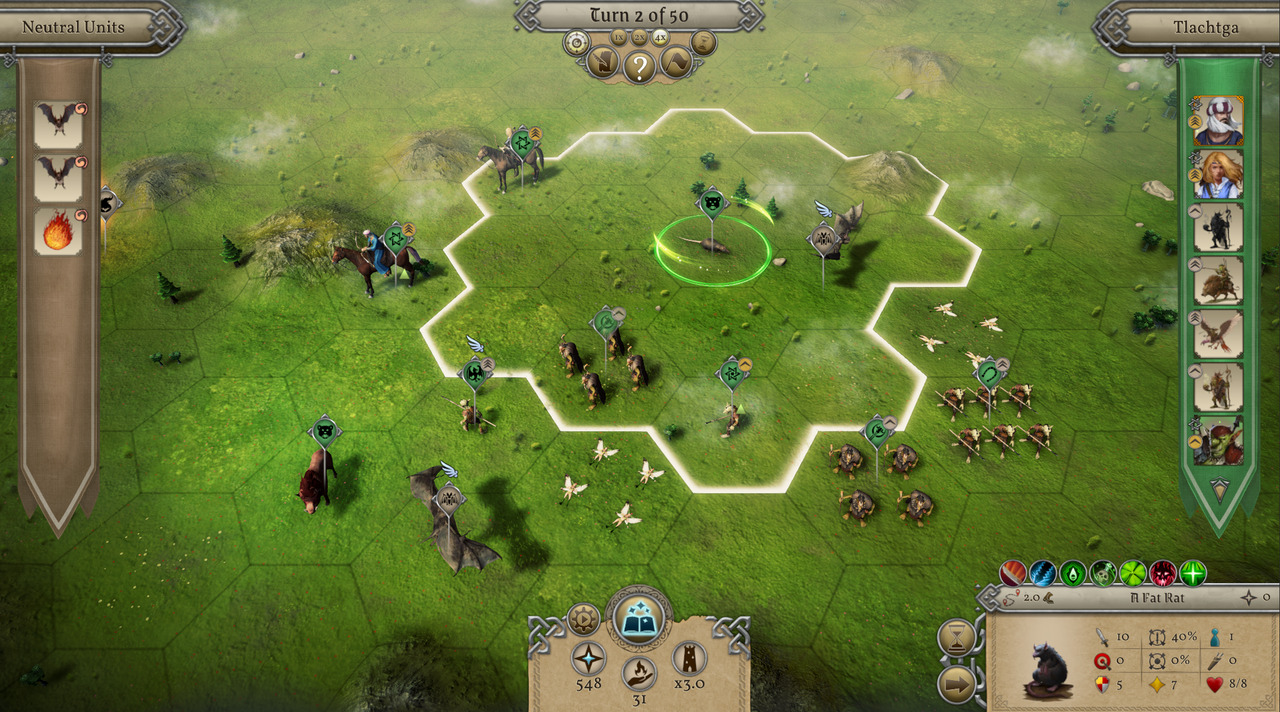Click the hourglass wait button beside unit panel
Image resolution: width=1280 pixels, height=712 pixels.
pyautogui.click(x=957, y=637)
